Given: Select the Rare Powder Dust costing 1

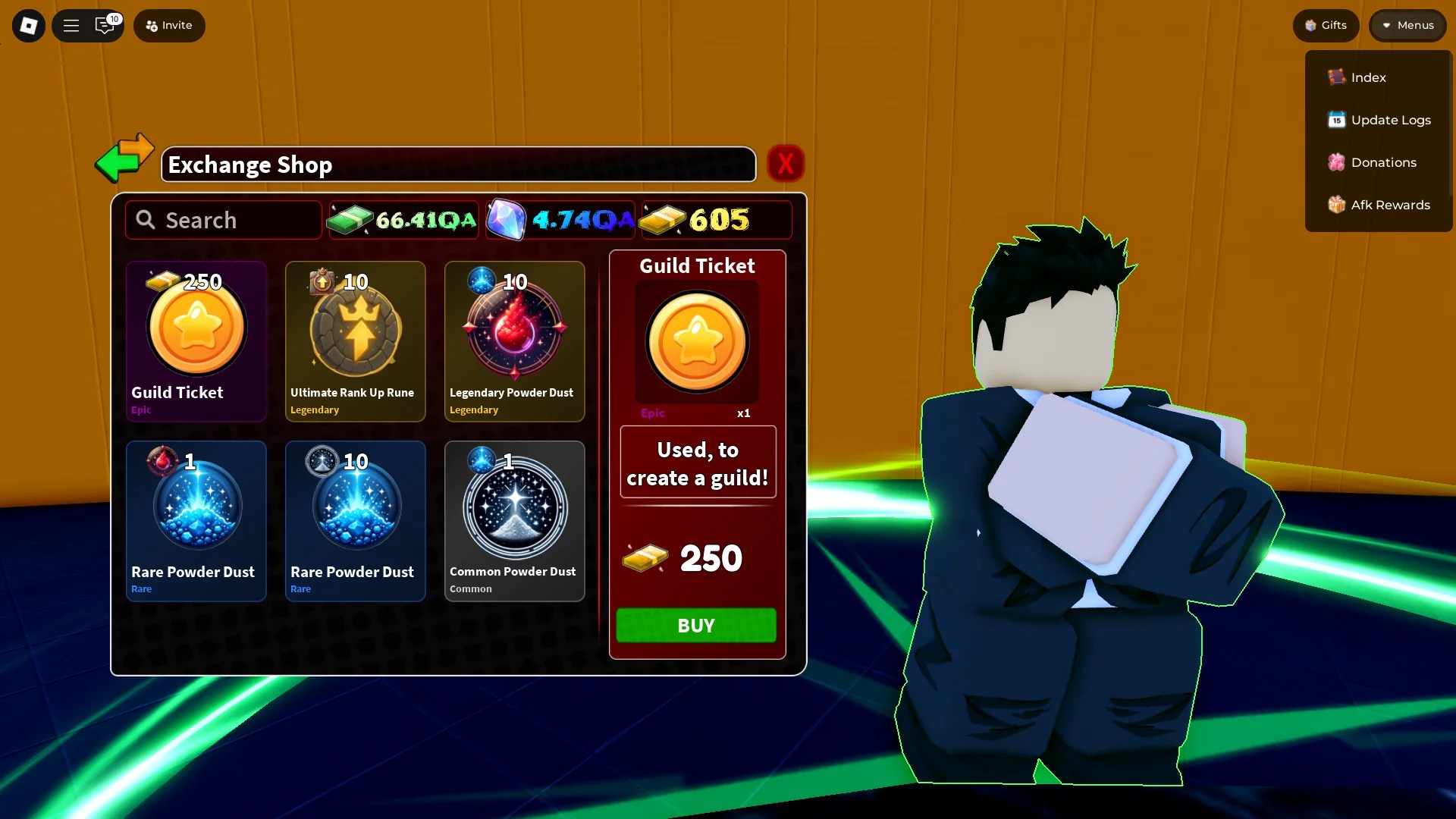Looking at the screenshot, I should coord(196,521).
